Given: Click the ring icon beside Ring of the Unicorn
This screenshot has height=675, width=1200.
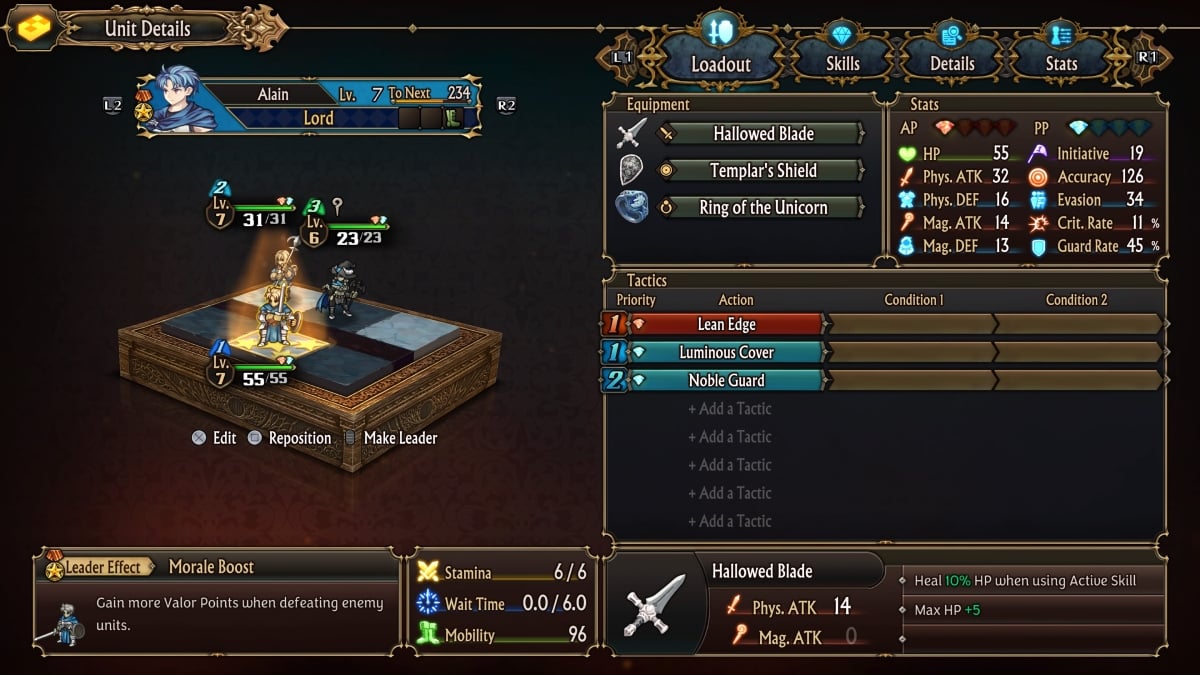Looking at the screenshot, I should click(632, 207).
